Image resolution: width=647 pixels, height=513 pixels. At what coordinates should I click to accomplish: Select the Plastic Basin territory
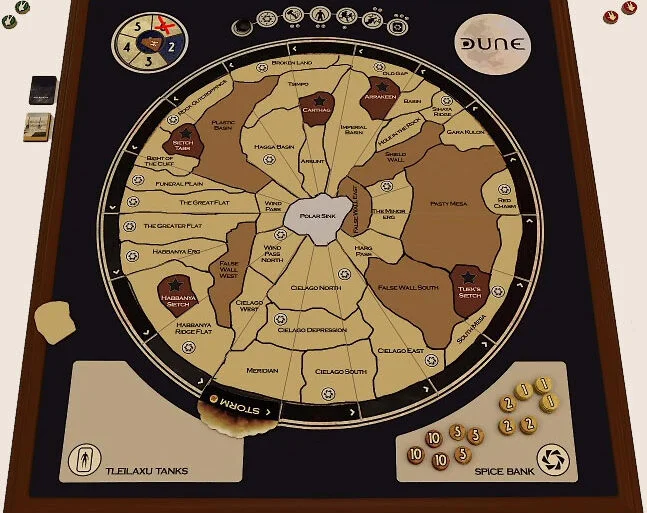click(225, 125)
